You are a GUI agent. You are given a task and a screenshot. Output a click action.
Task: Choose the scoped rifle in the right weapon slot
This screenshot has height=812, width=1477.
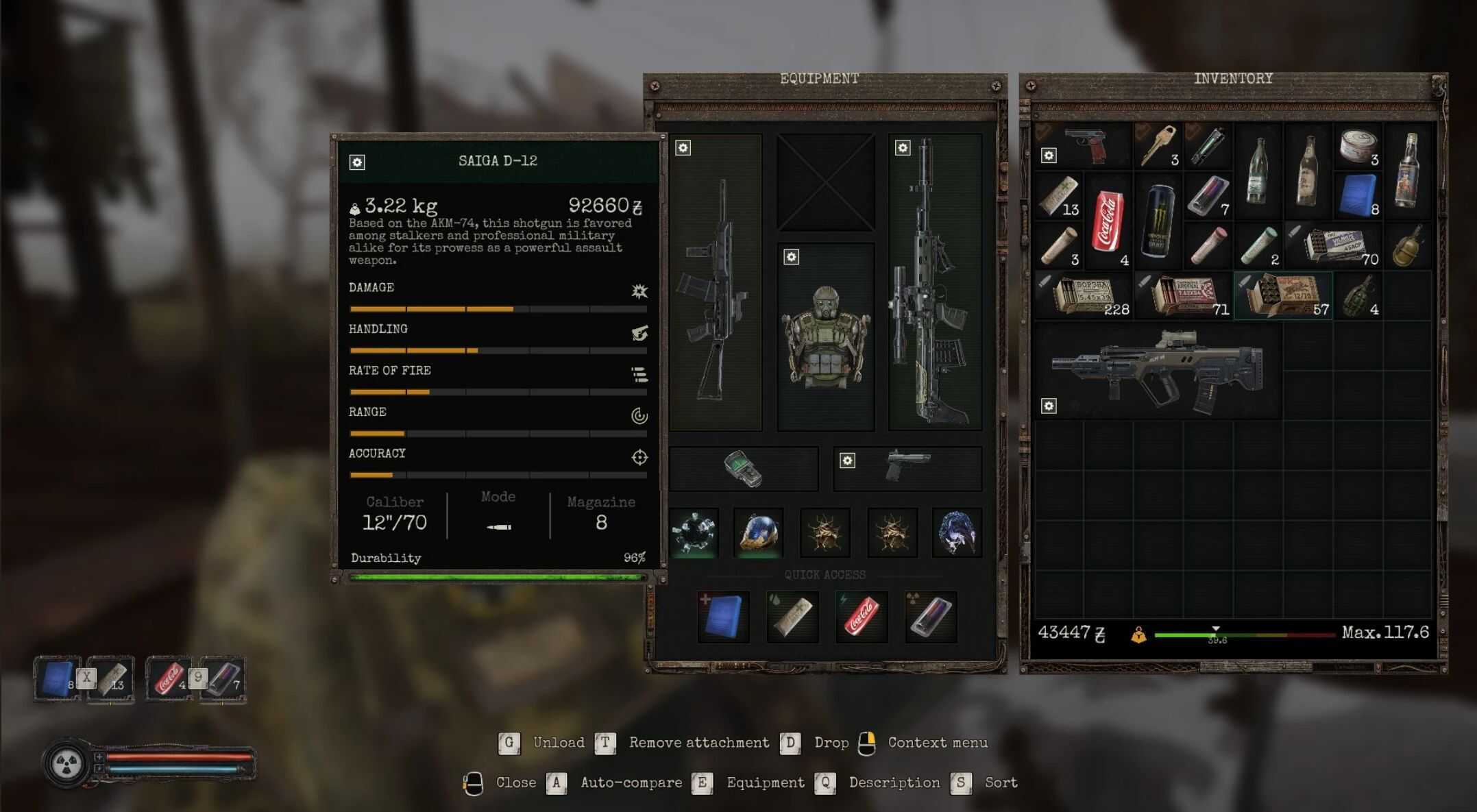[935, 282]
